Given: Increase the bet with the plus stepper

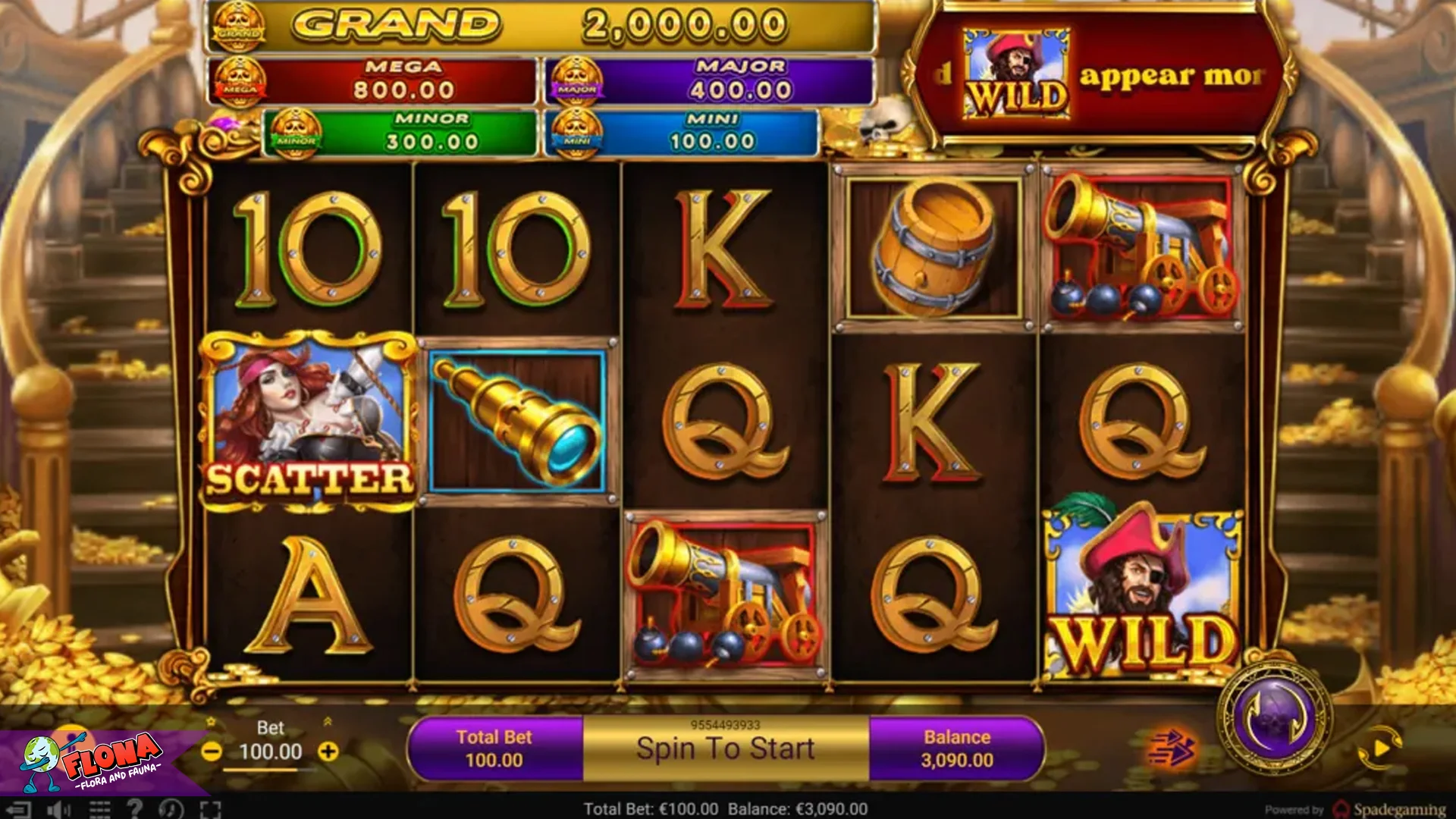Looking at the screenshot, I should (x=328, y=751).
